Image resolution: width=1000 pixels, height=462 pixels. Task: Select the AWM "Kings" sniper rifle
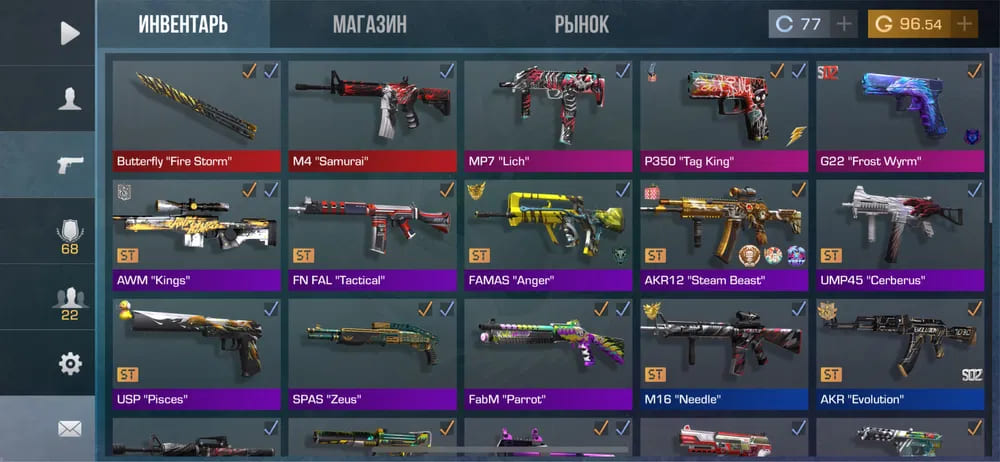(196, 234)
